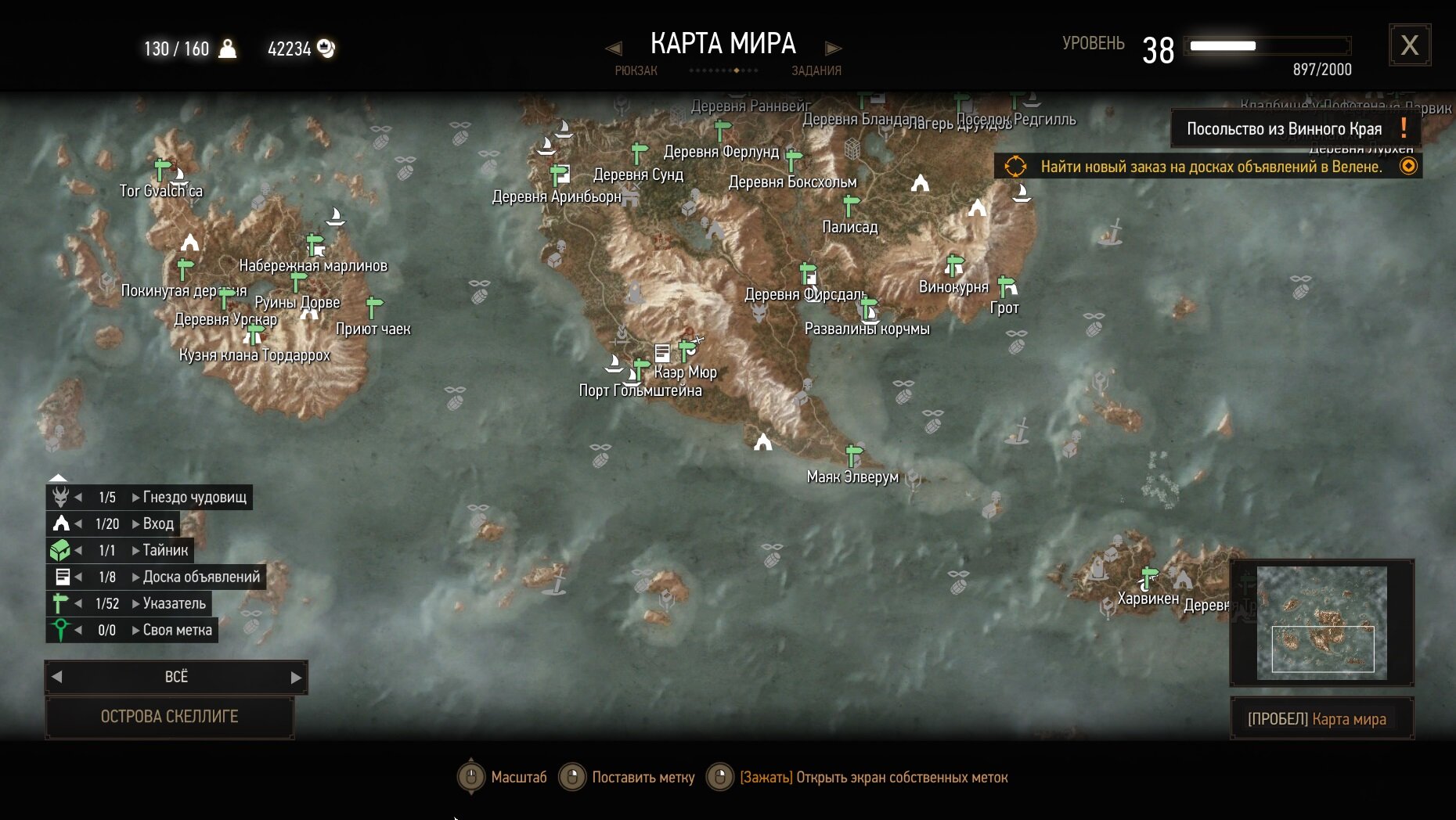Select the Доска объявлений legend filter
1456x820 pixels.
coord(201,577)
